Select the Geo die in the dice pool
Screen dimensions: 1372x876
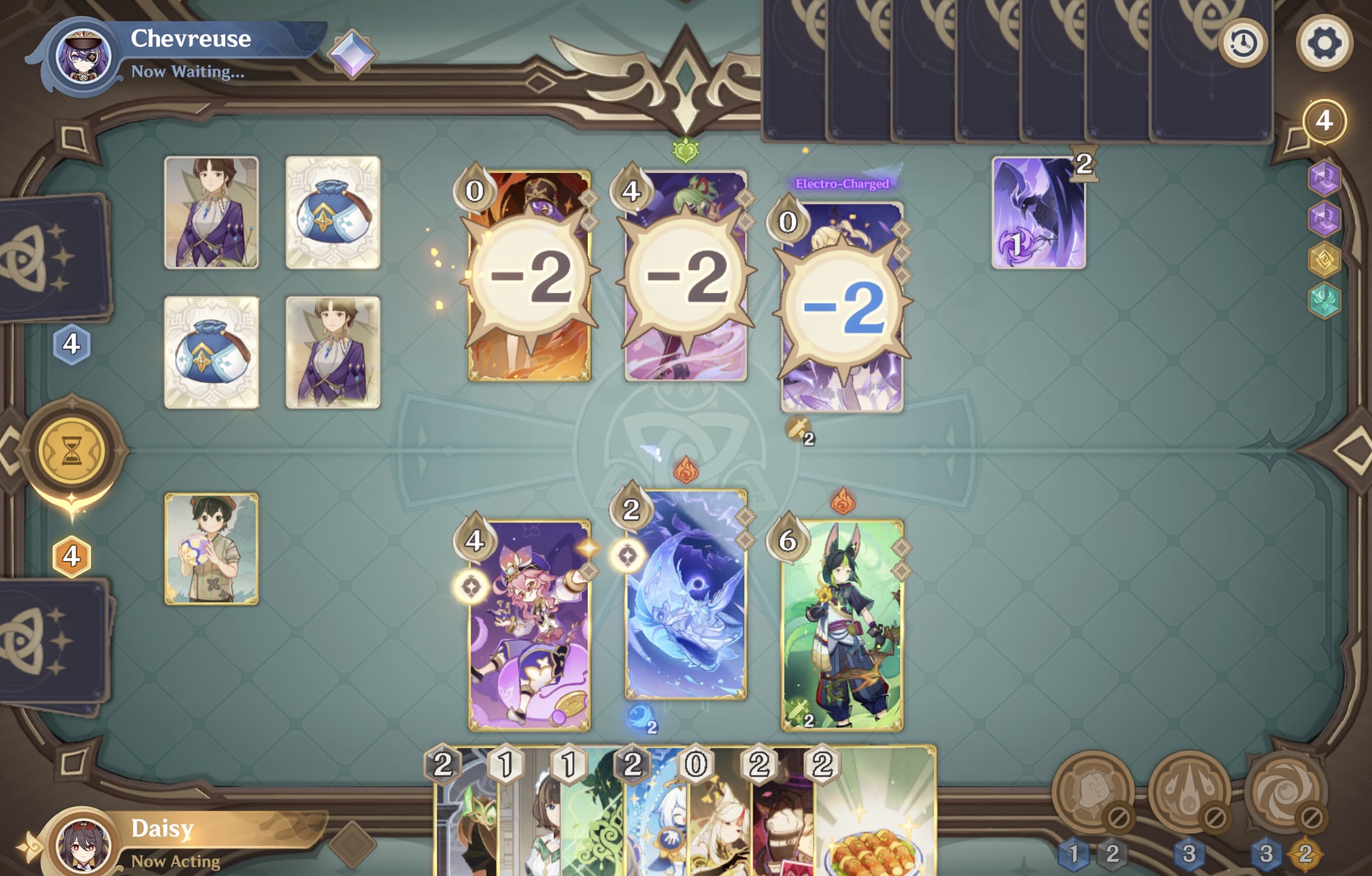pos(1325,259)
